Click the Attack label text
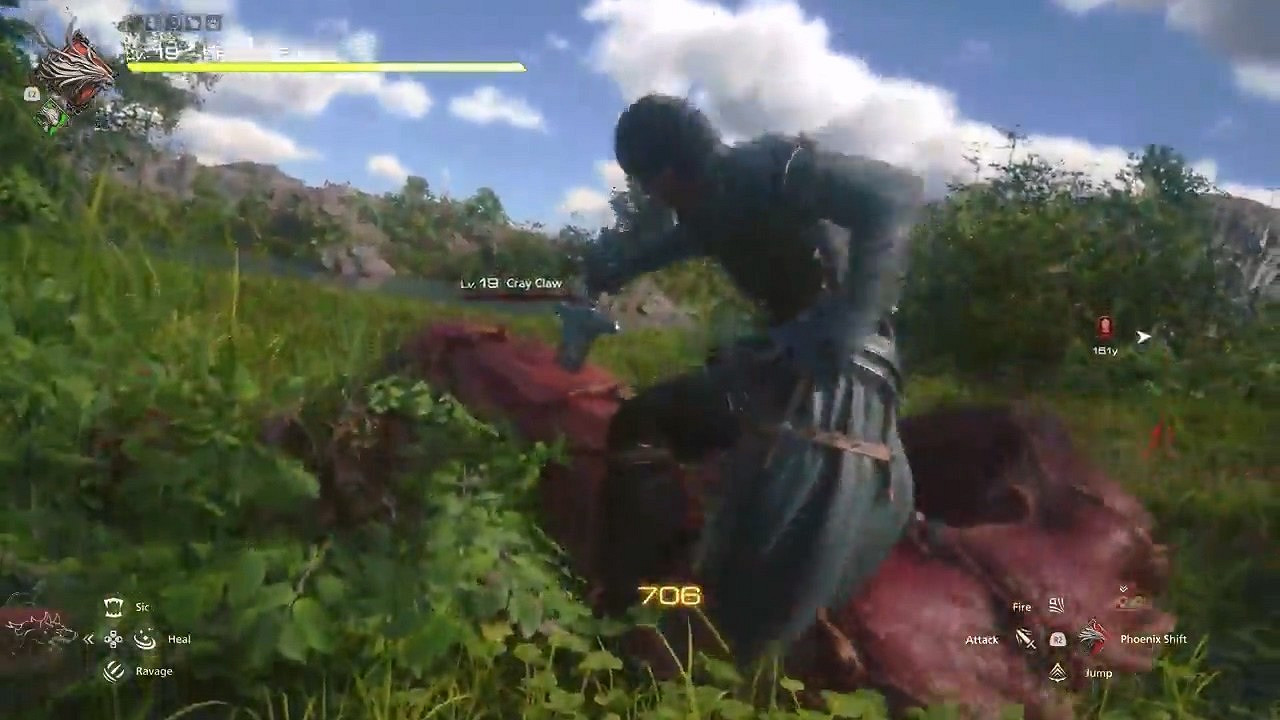Viewport: 1280px width, 720px height. pos(980,639)
